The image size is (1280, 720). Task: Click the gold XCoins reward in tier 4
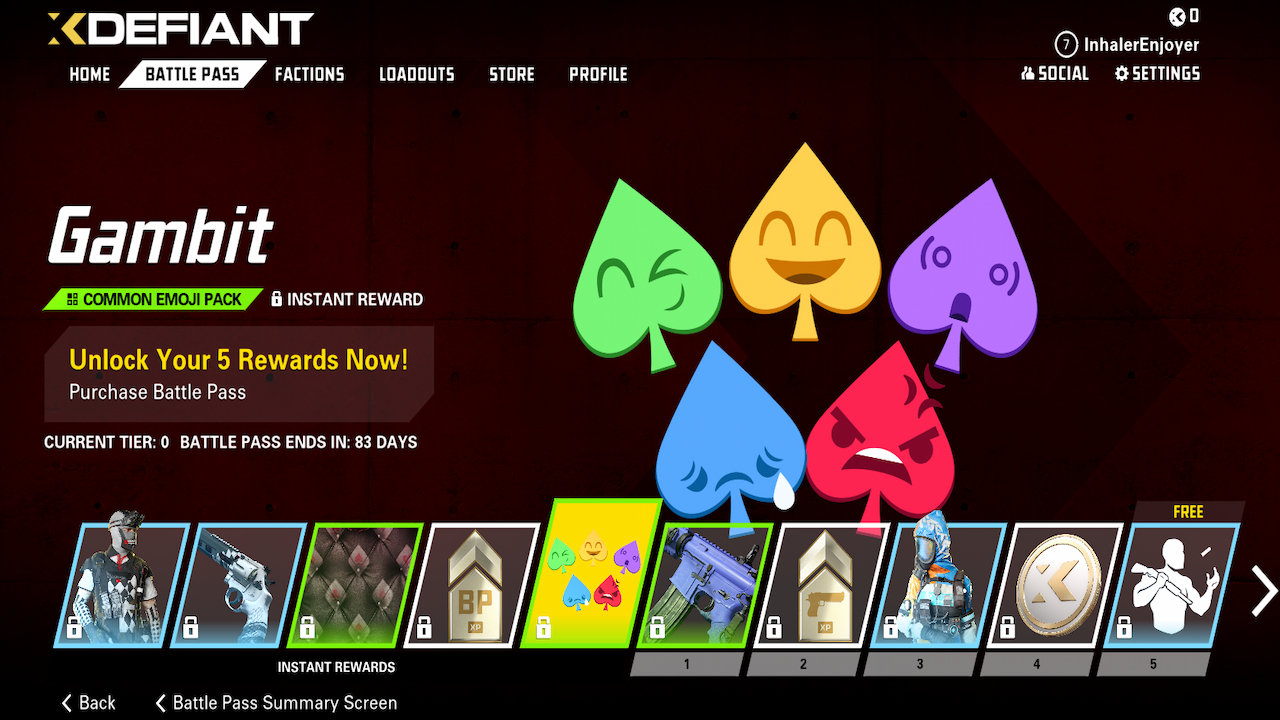[1035, 580]
